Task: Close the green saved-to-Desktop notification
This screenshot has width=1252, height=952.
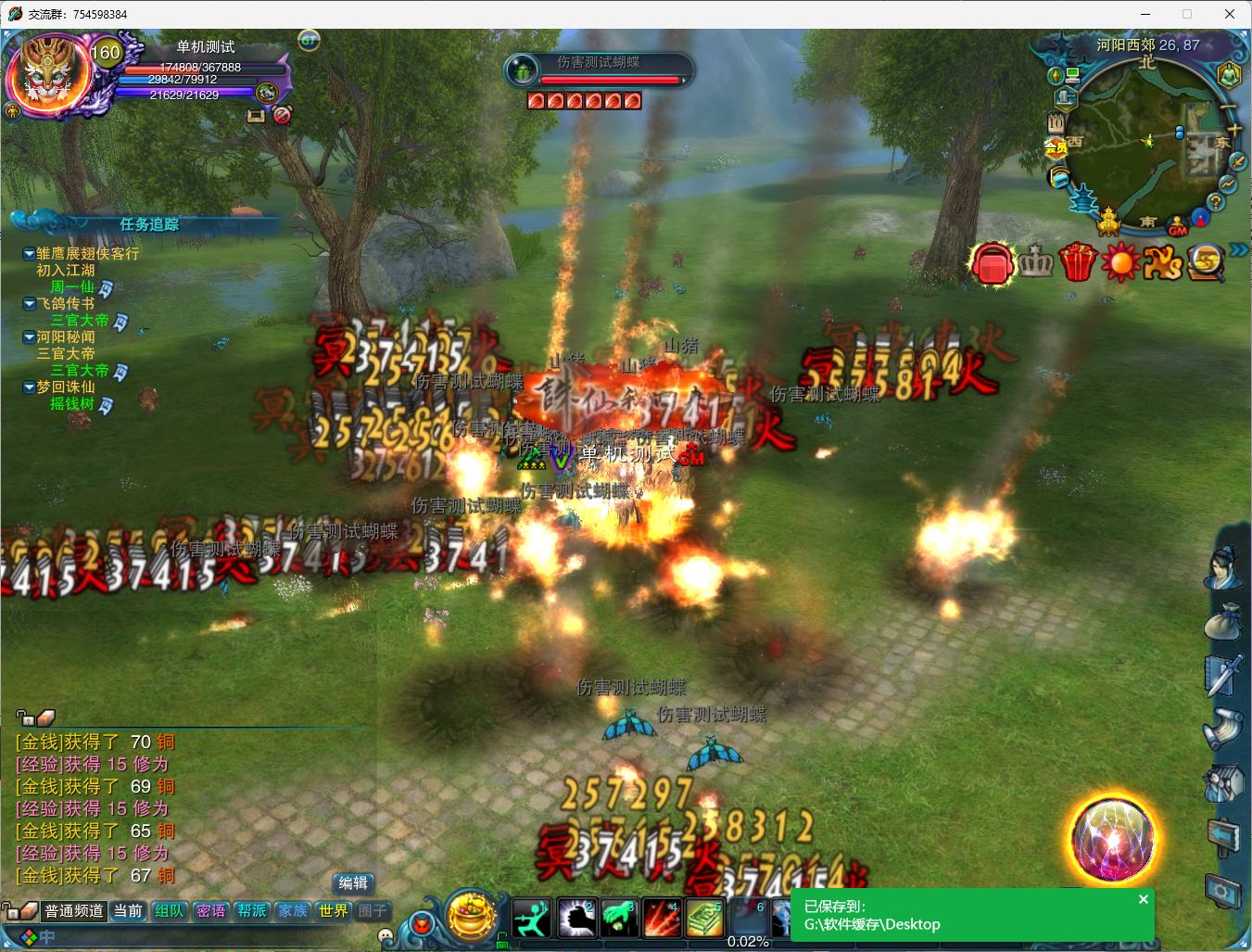Action: click(1144, 899)
